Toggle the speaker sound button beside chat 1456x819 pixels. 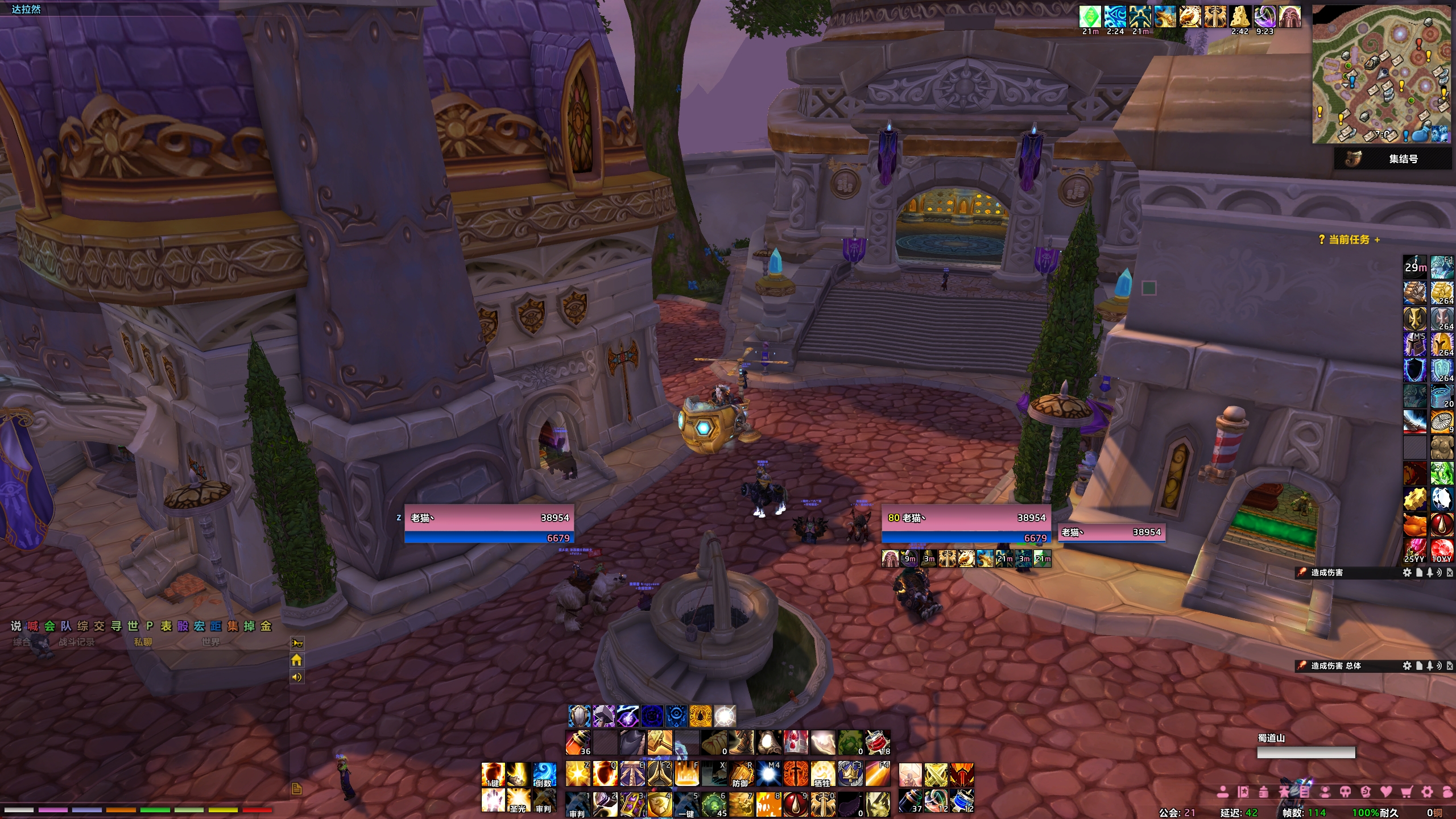pyautogui.click(x=296, y=677)
